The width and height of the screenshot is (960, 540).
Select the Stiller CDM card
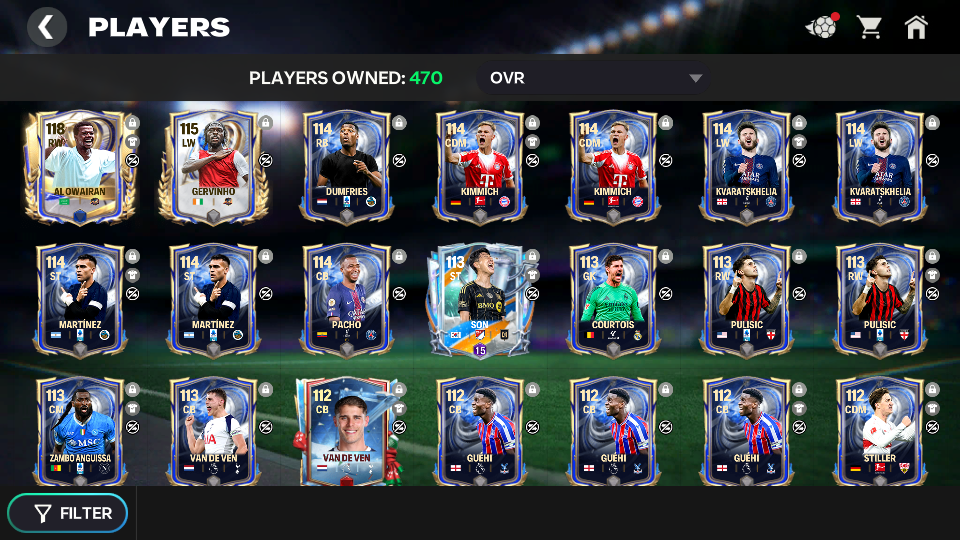(x=878, y=431)
